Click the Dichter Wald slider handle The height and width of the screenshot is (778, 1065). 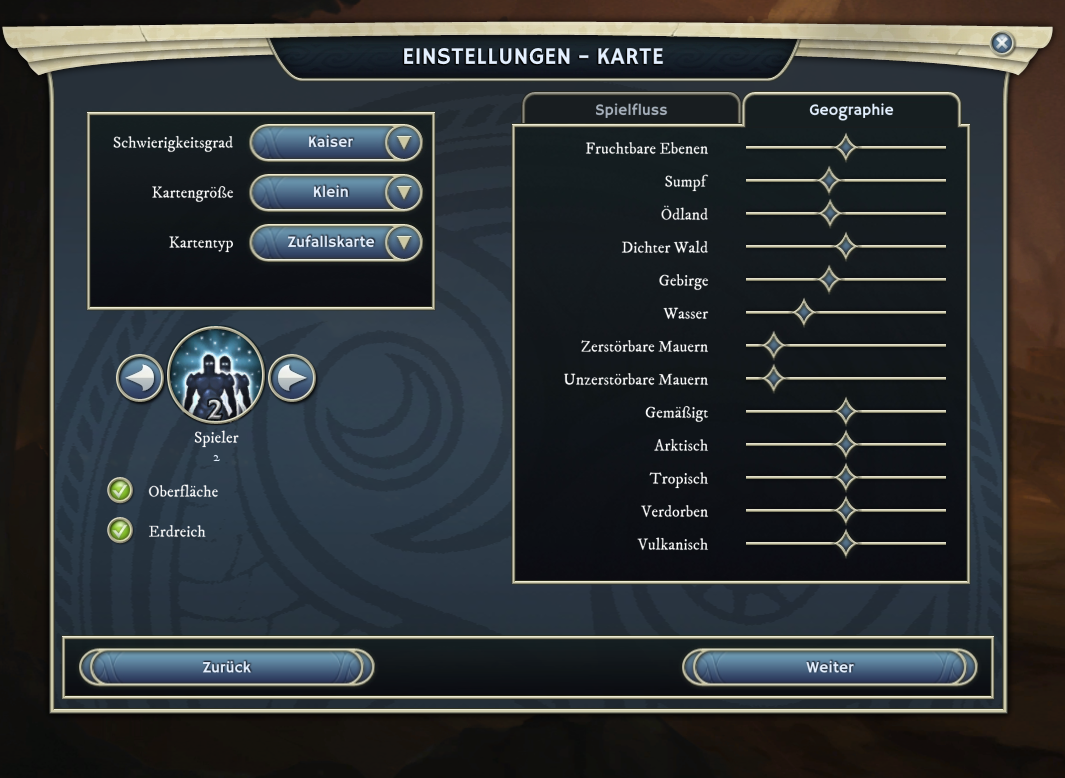pyautogui.click(x=846, y=247)
